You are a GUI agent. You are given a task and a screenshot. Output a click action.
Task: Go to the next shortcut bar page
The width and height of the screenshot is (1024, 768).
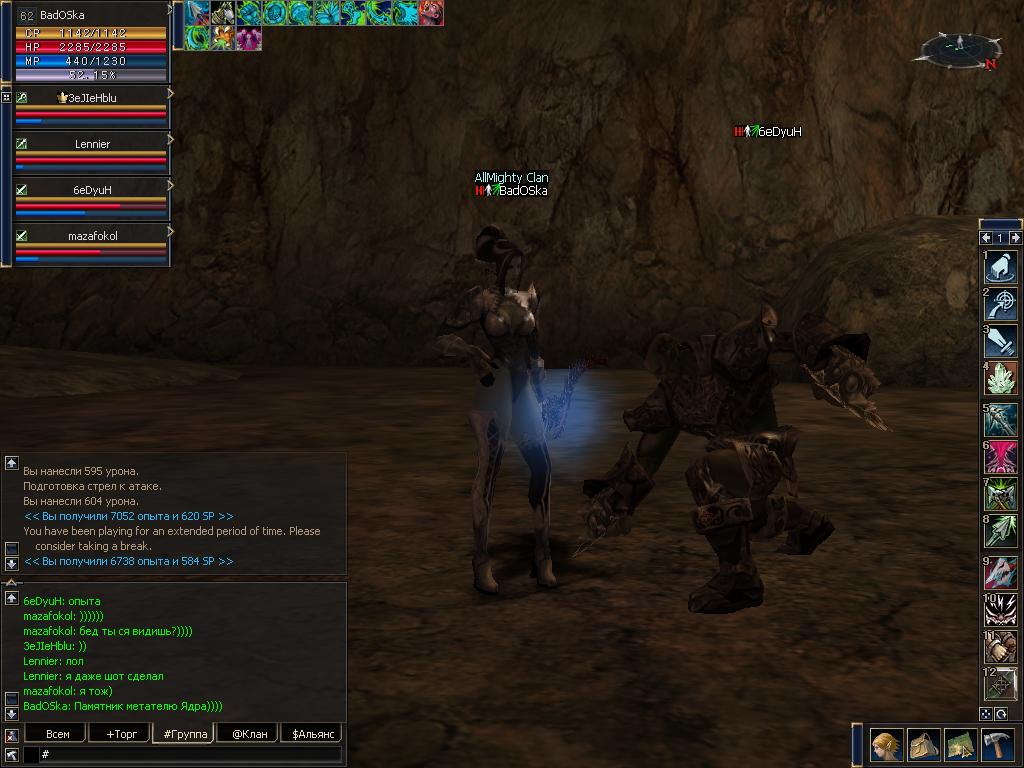pyautogui.click(x=1015, y=238)
